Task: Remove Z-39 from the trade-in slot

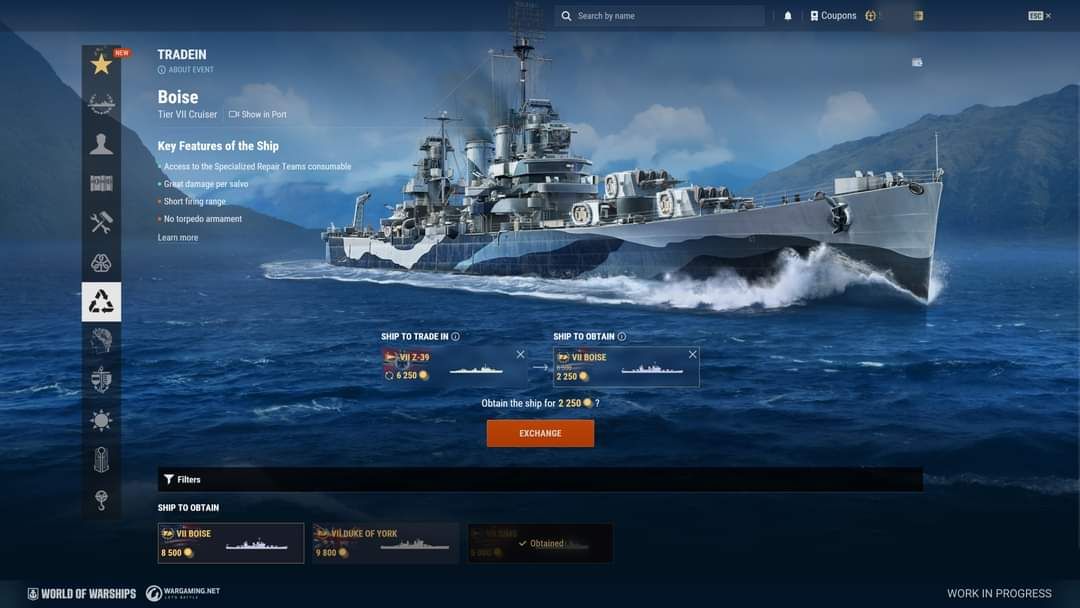Action: click(x=520, y=355)
